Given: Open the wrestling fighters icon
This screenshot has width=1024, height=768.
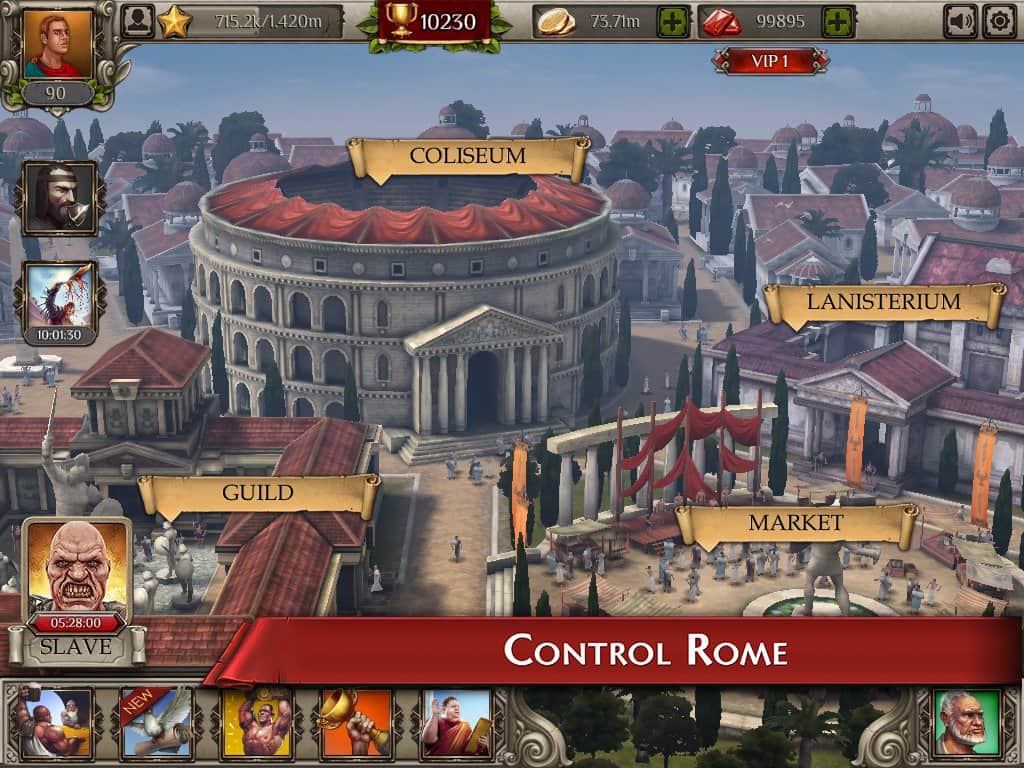Looking at the screenshot, I should click(x=55, y=722).
